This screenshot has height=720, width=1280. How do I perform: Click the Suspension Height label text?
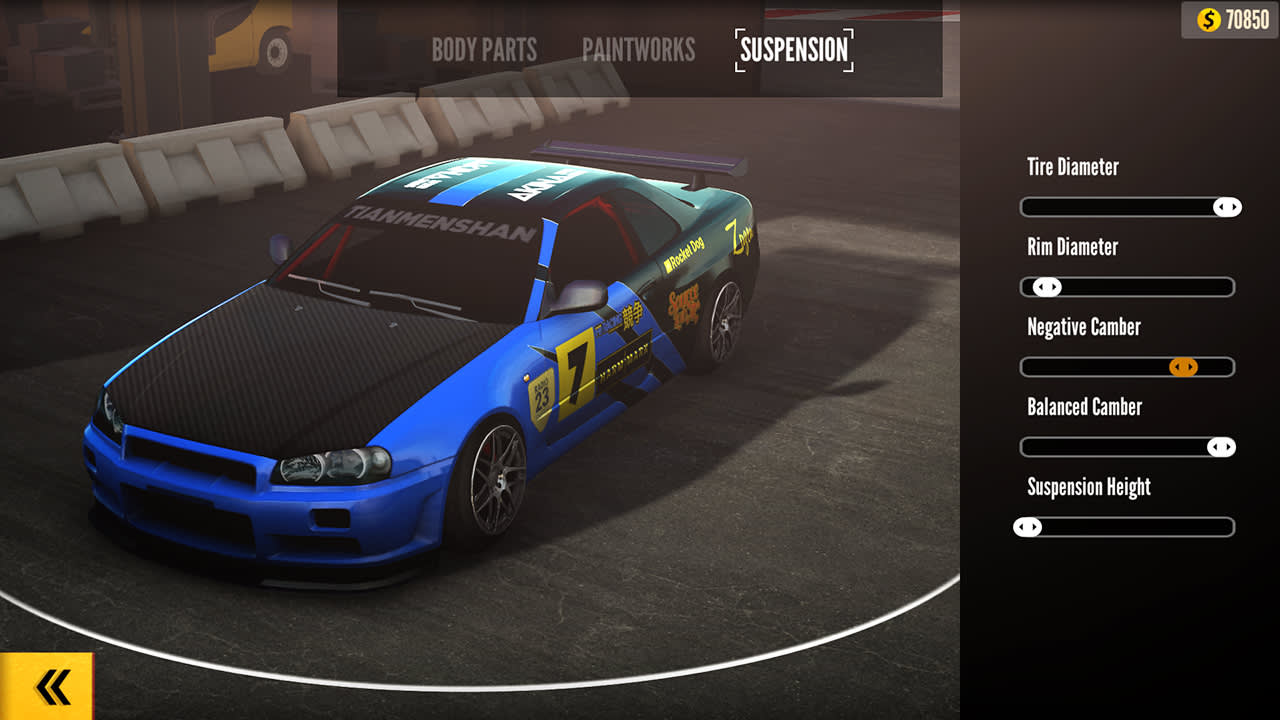tap(1088, 487)
